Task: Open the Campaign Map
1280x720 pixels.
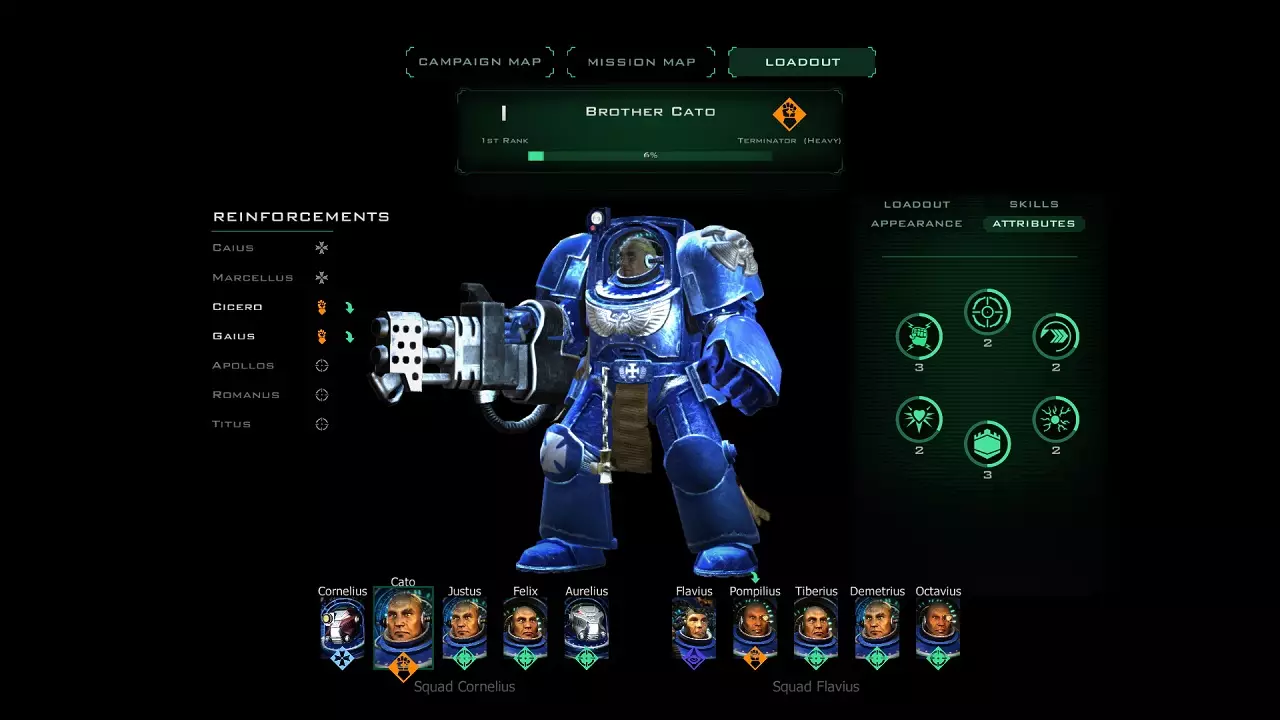Action: 479,61
